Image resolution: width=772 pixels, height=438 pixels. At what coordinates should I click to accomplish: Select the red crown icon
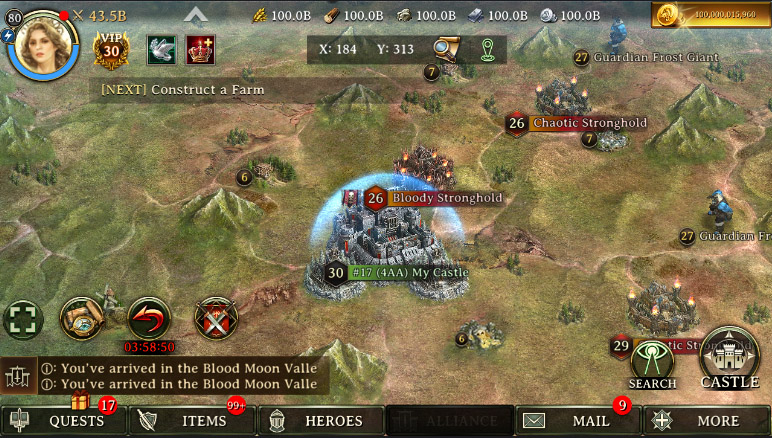[201, 49]
